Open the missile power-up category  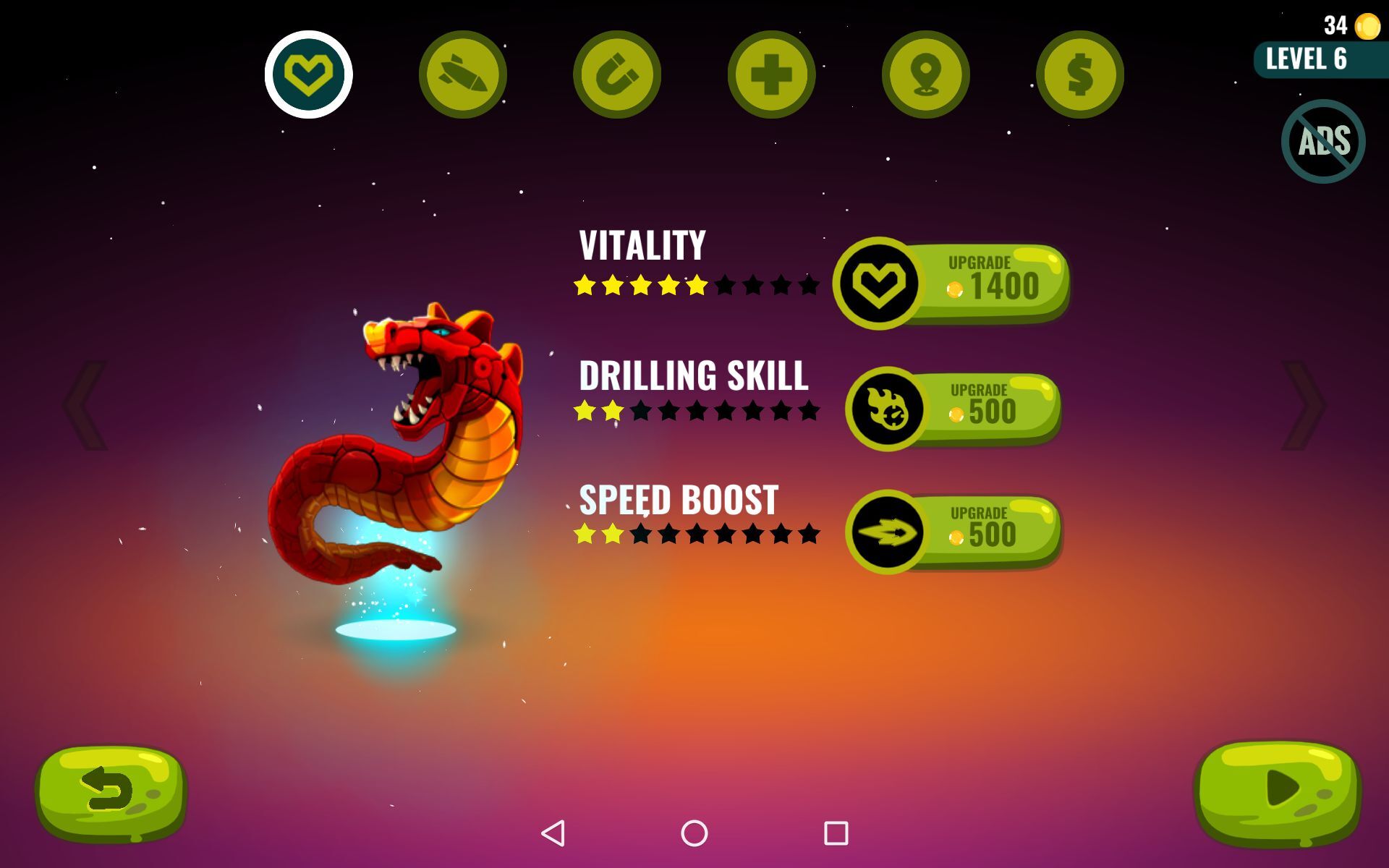pos(463,75)
